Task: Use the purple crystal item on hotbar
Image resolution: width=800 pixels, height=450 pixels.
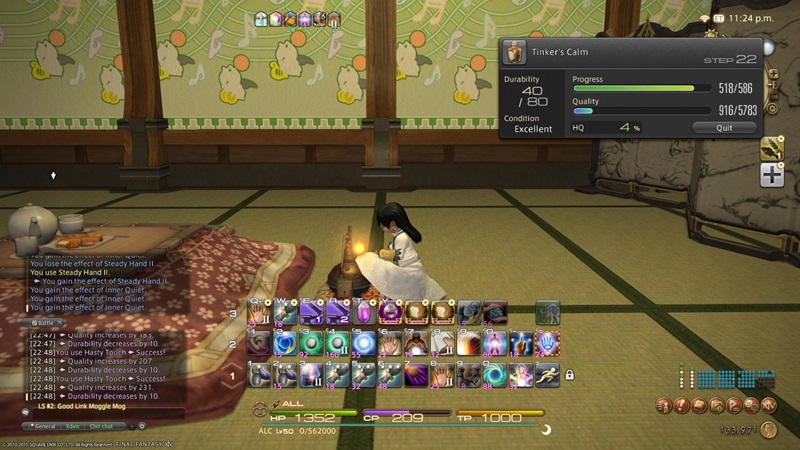Action: click(x=362, y=311)
